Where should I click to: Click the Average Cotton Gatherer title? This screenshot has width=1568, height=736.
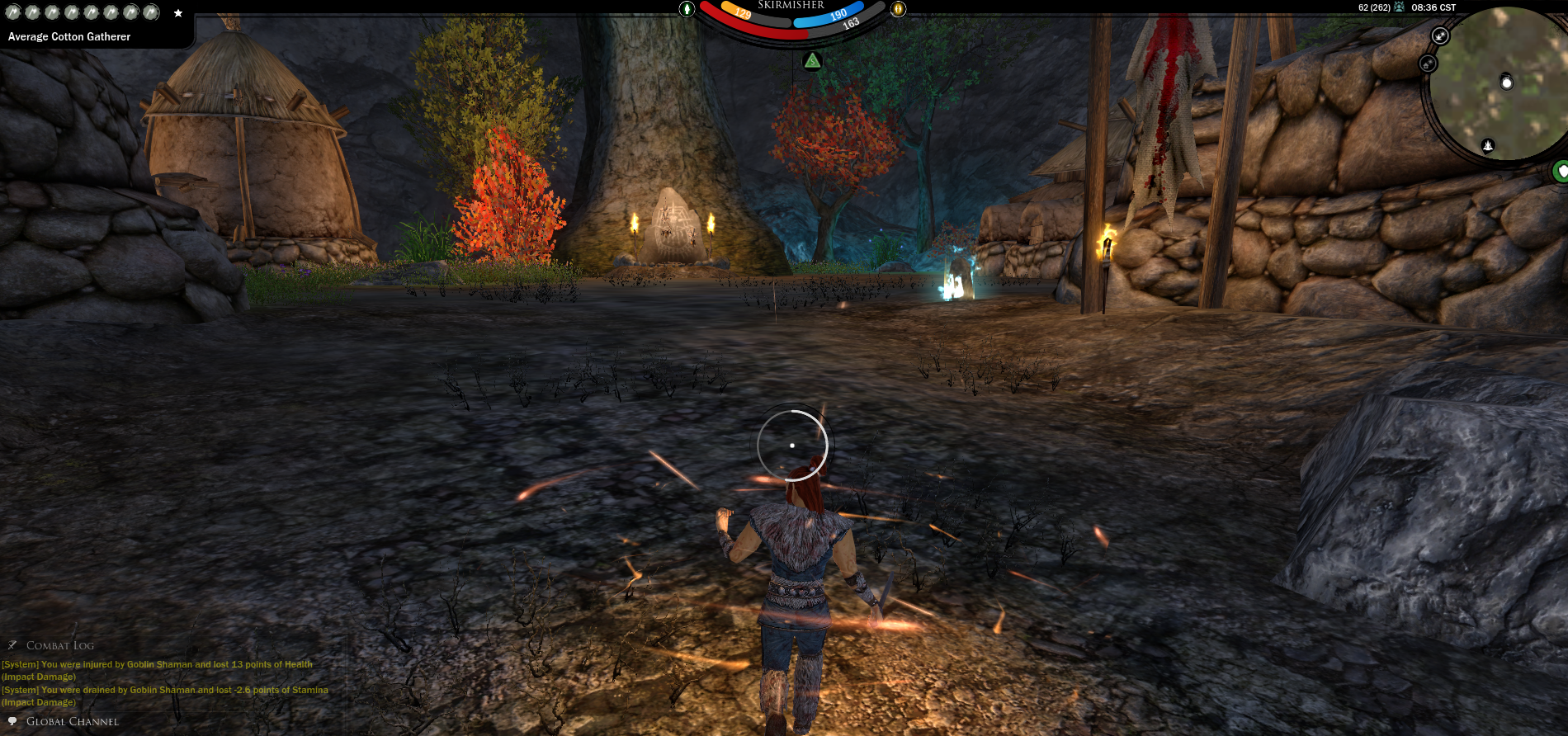point(69,37)
